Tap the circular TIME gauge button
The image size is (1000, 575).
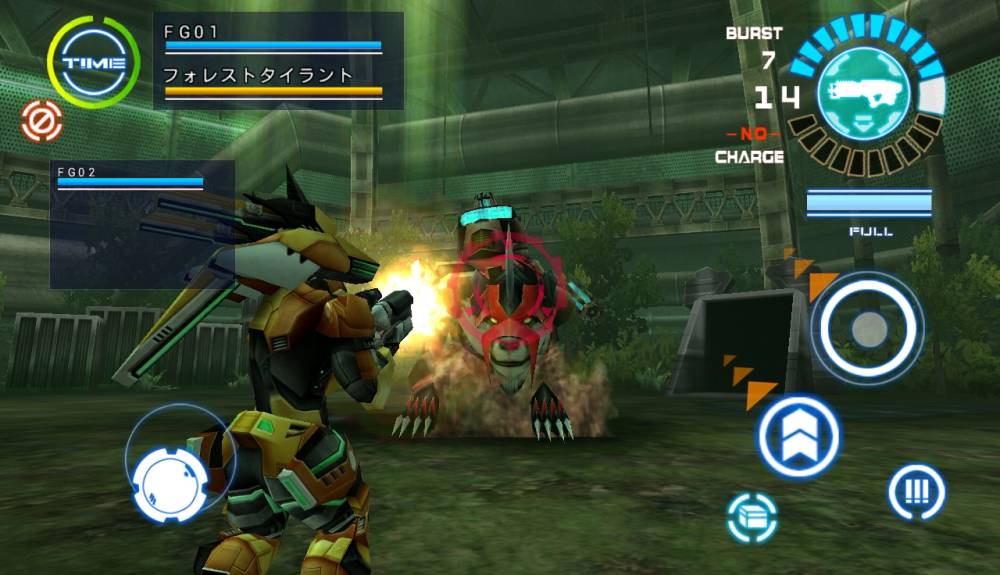click(93, 62)
